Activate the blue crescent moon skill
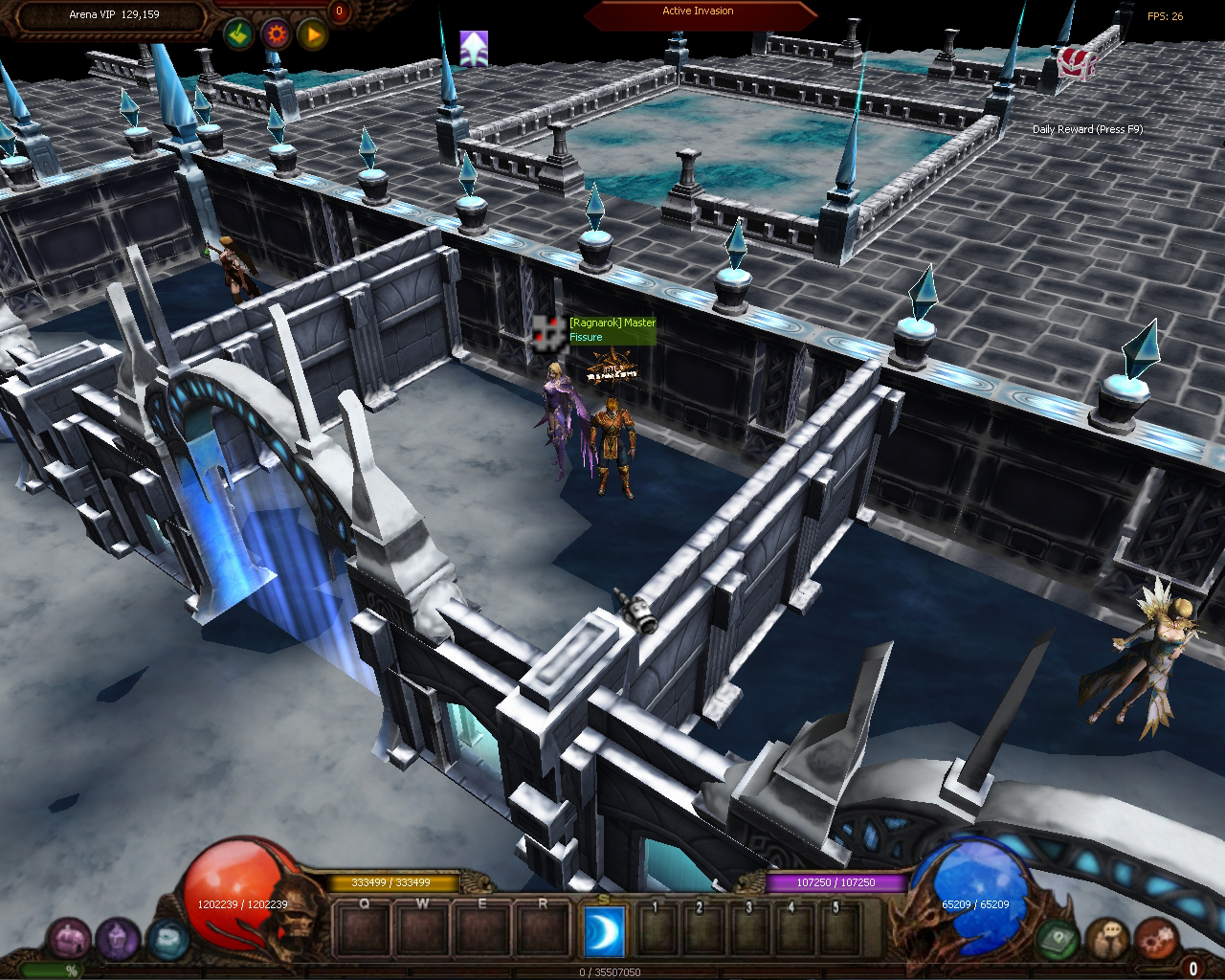The width and height of the screenshot is (1225, 980). pyautogui.click(x=604, y=929)
